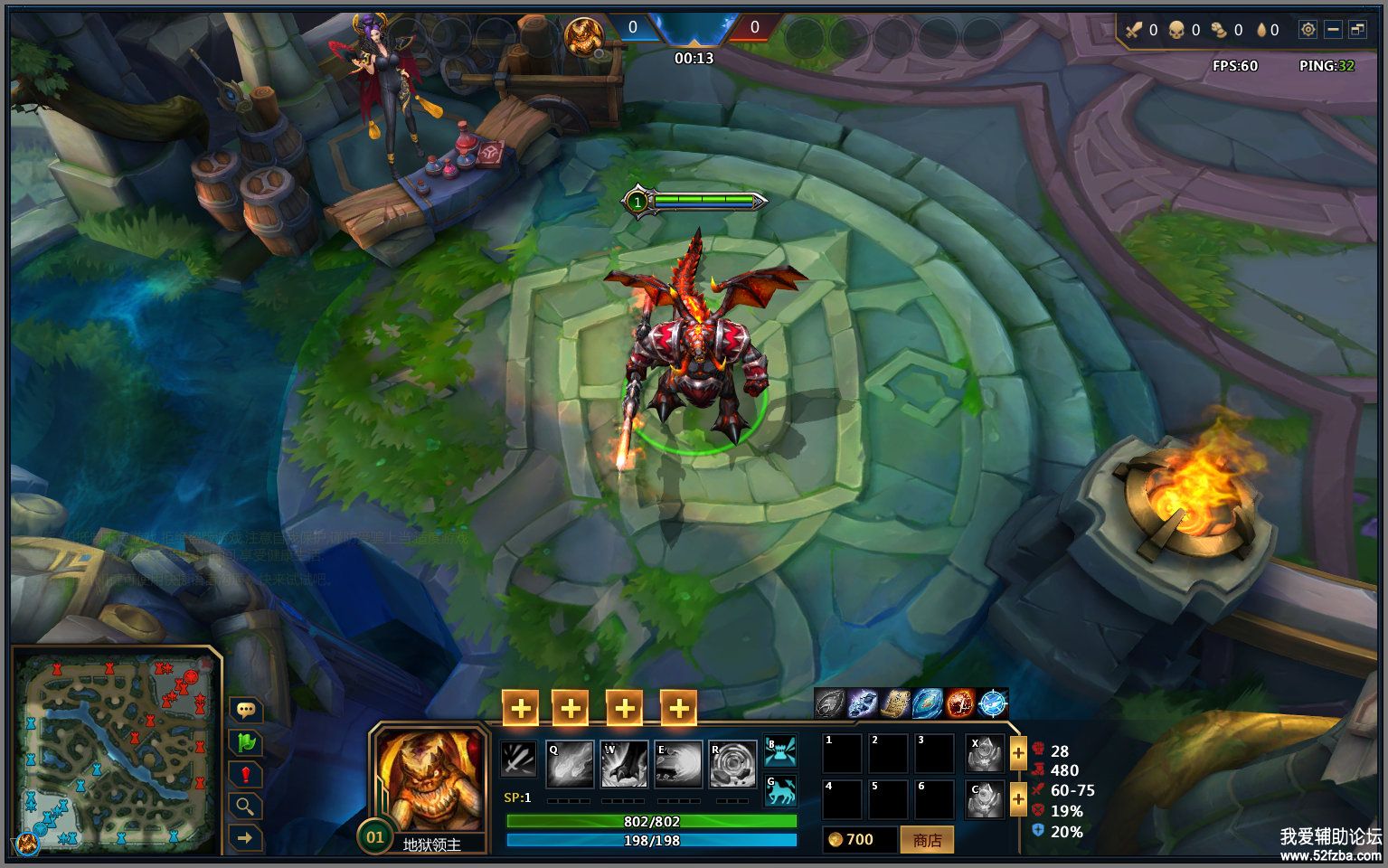Level up the Q skill with its plus button
This screenshot has height=868, width=1388.
(520, 709)
